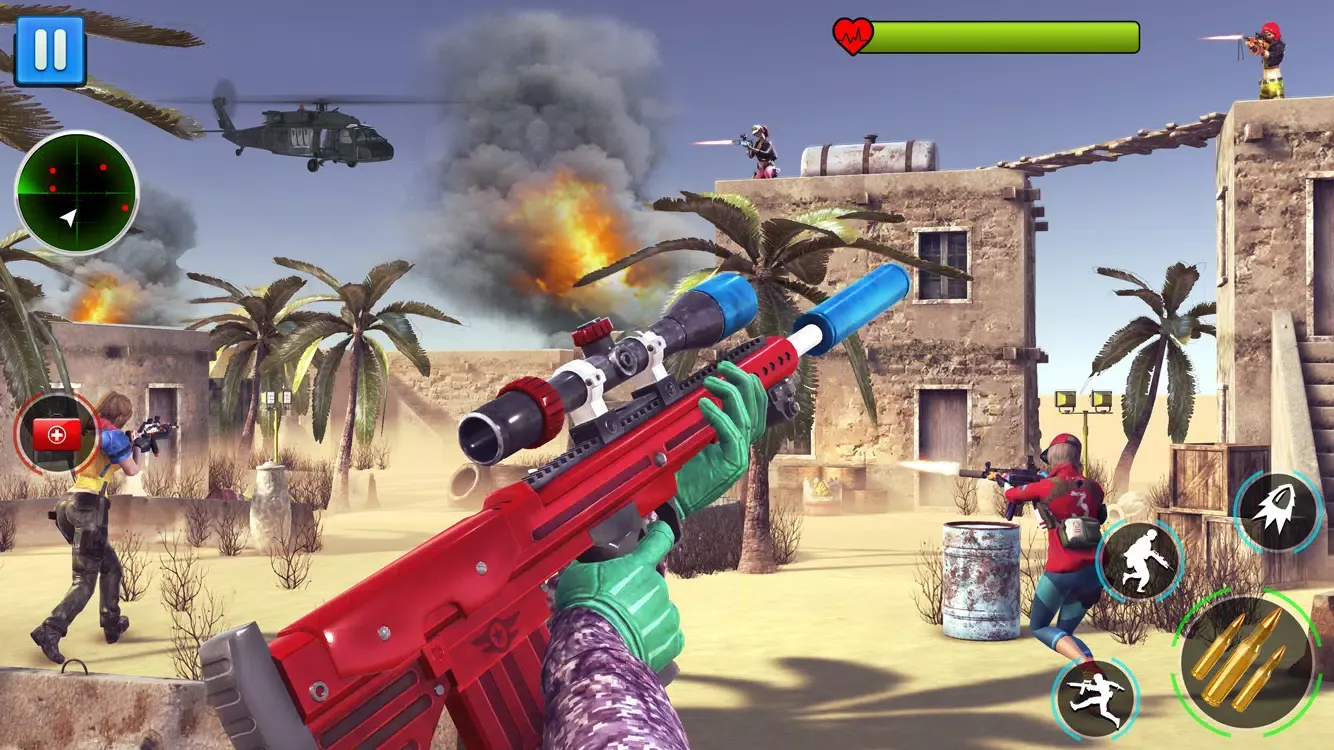Tap the heart icon beside the health bar
Image resolution: width=1334 pixels, height=750 pixels.
855,33
